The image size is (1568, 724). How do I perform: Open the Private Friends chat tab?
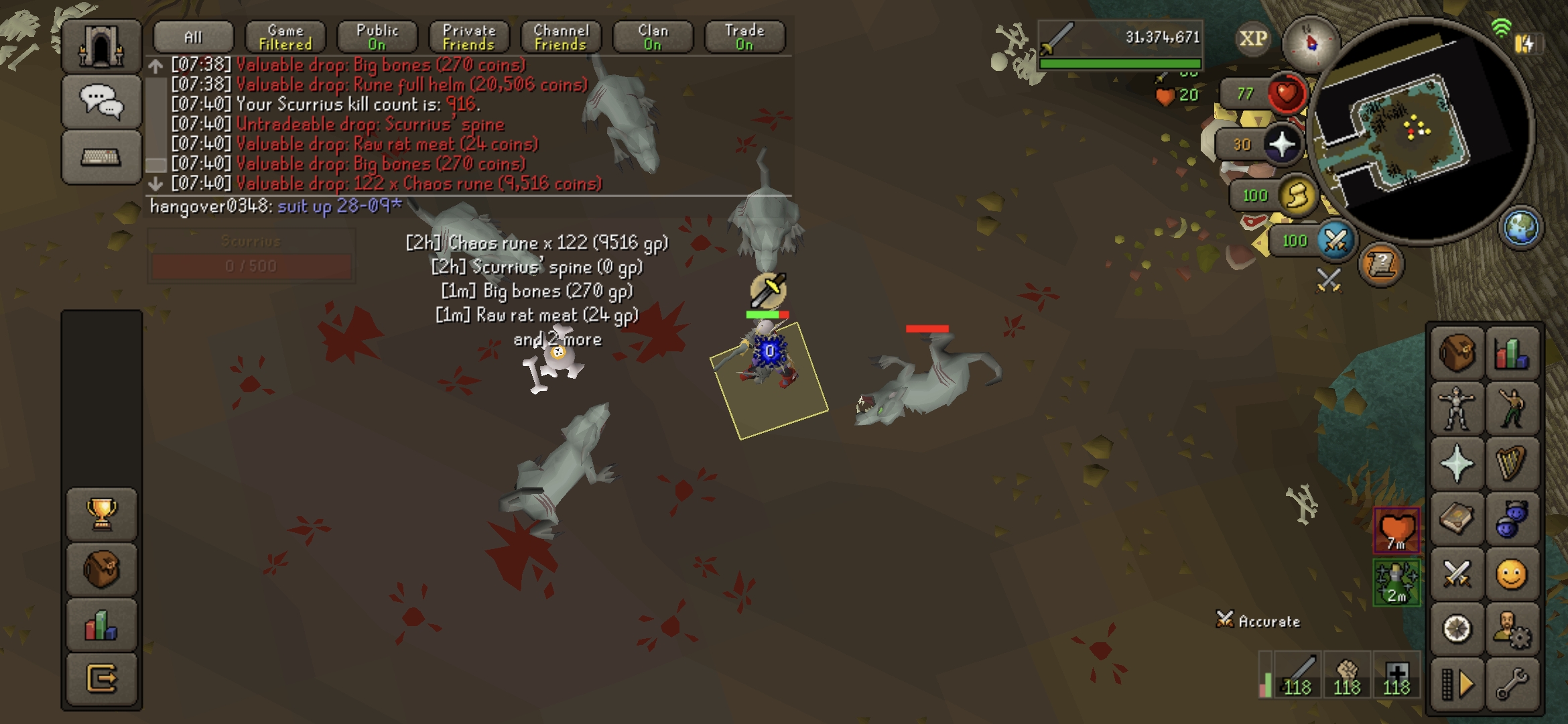tap(469, 37)
